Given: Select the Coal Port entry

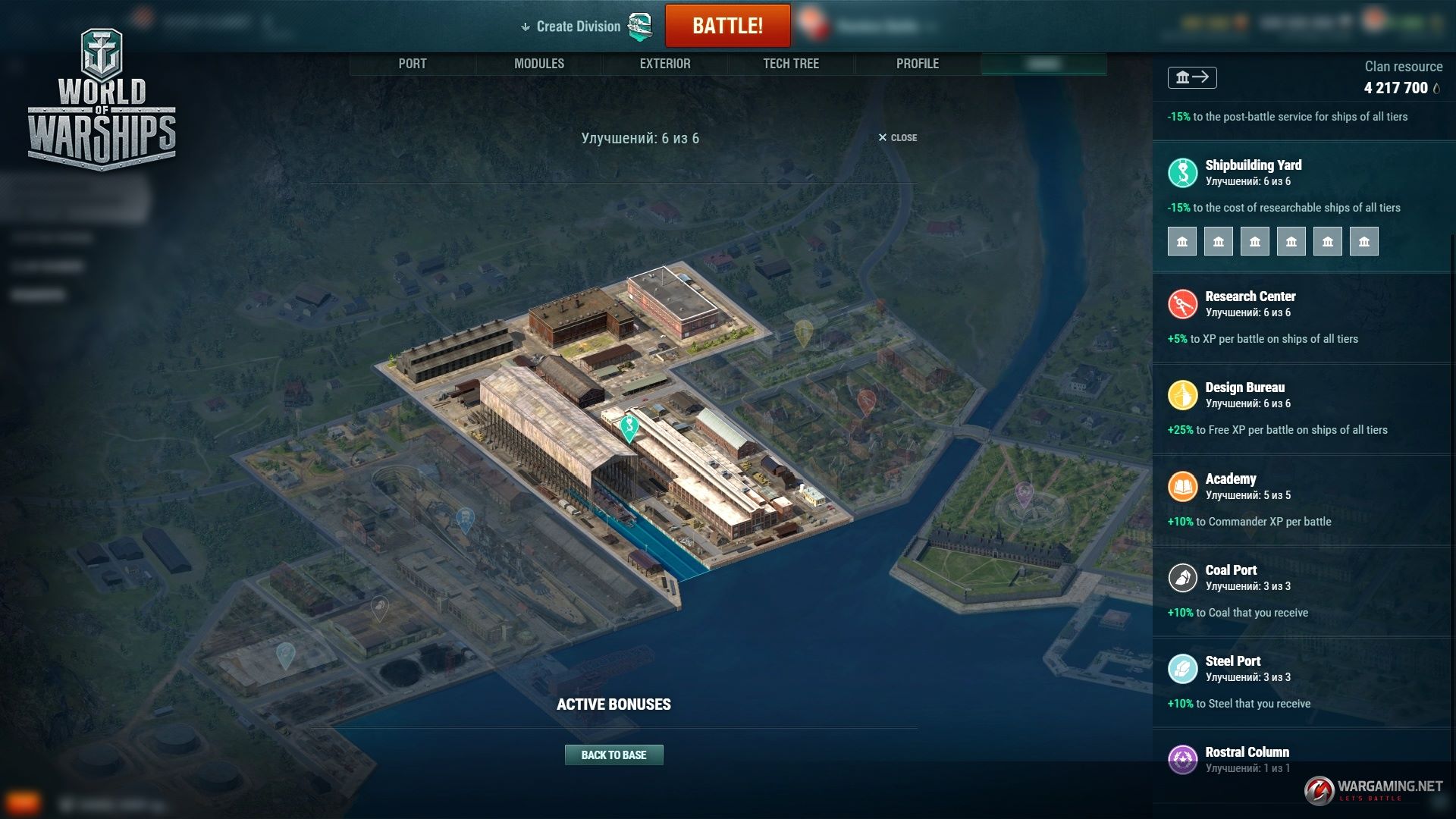Looking at the screenshot, I should [x=1231, y=570].
